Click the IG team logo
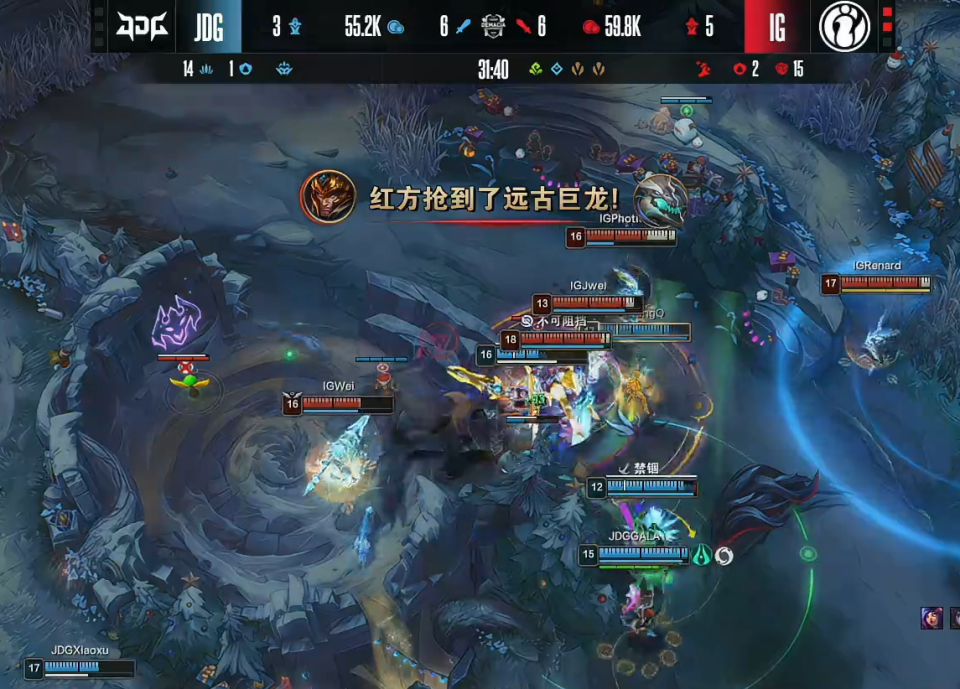 843,27
